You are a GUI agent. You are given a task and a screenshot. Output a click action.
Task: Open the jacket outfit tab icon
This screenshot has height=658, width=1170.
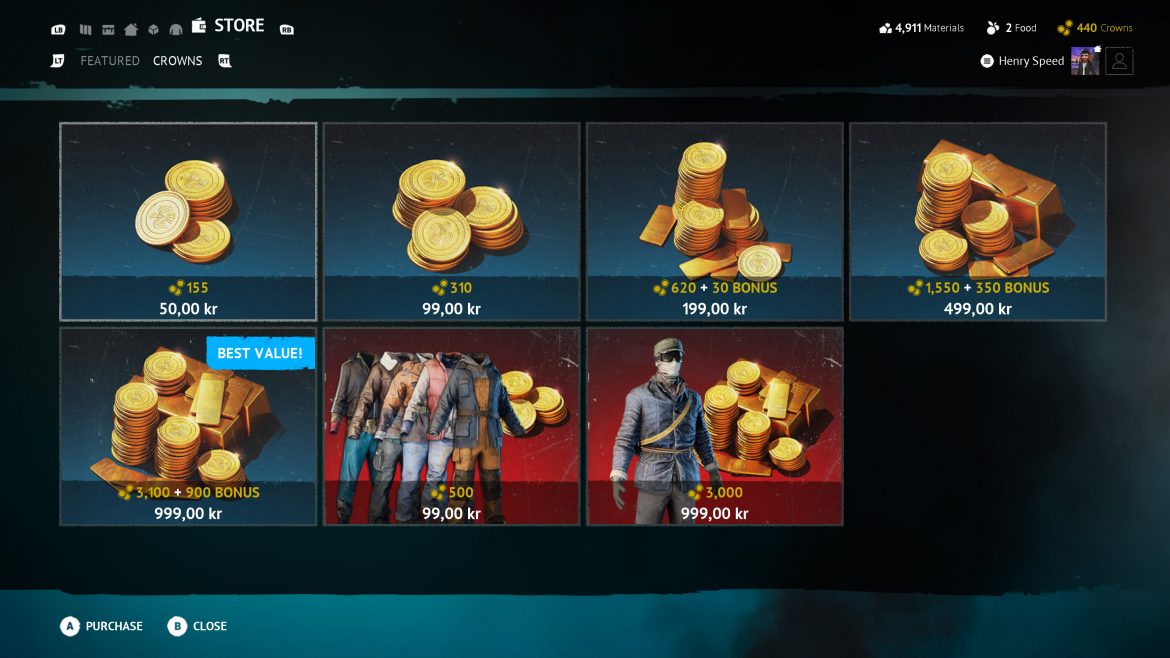pyautogui.click(x=176, y=29)
